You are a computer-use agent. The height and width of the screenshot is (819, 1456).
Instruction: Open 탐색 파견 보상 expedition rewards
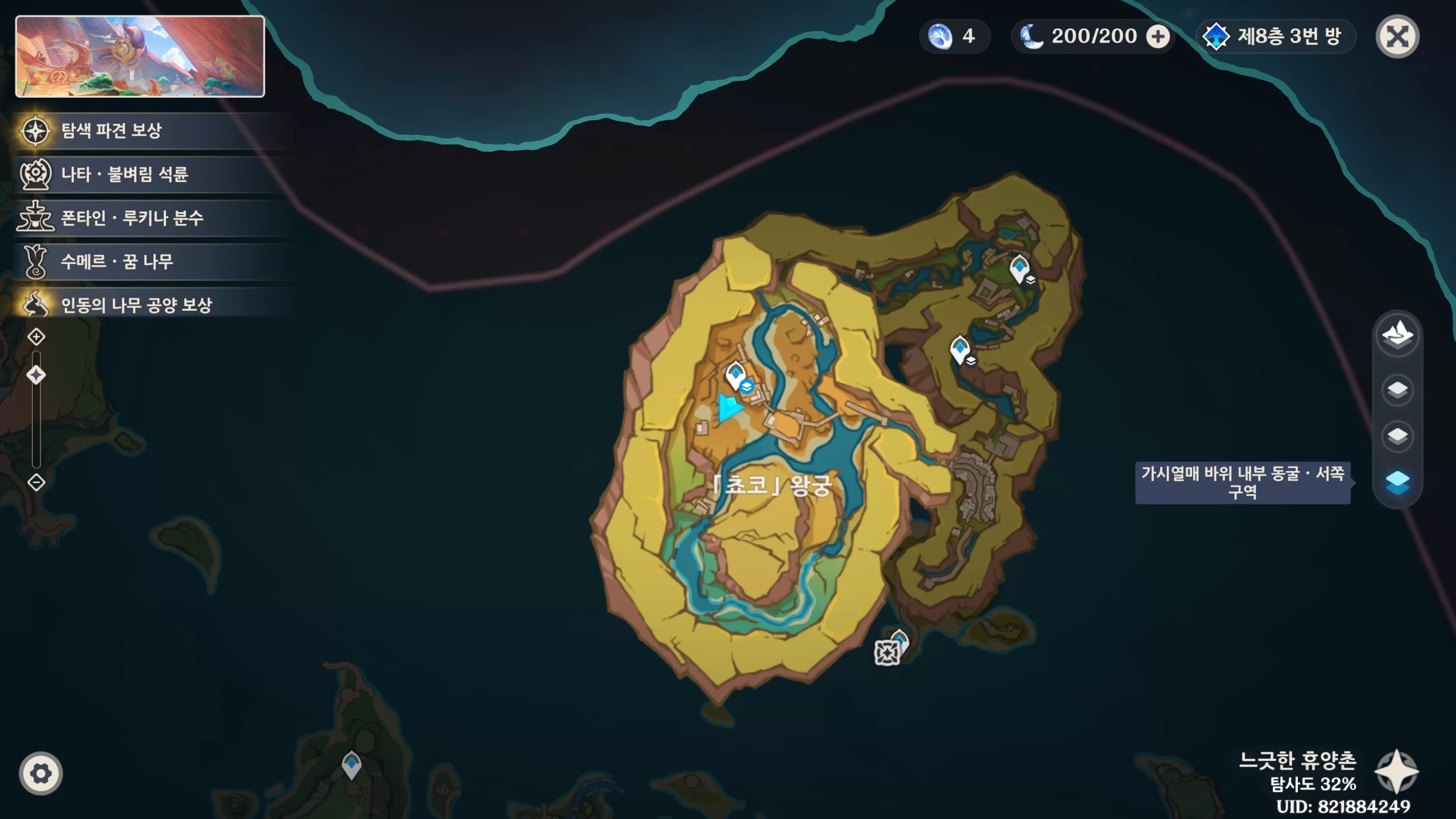point(111,131)
